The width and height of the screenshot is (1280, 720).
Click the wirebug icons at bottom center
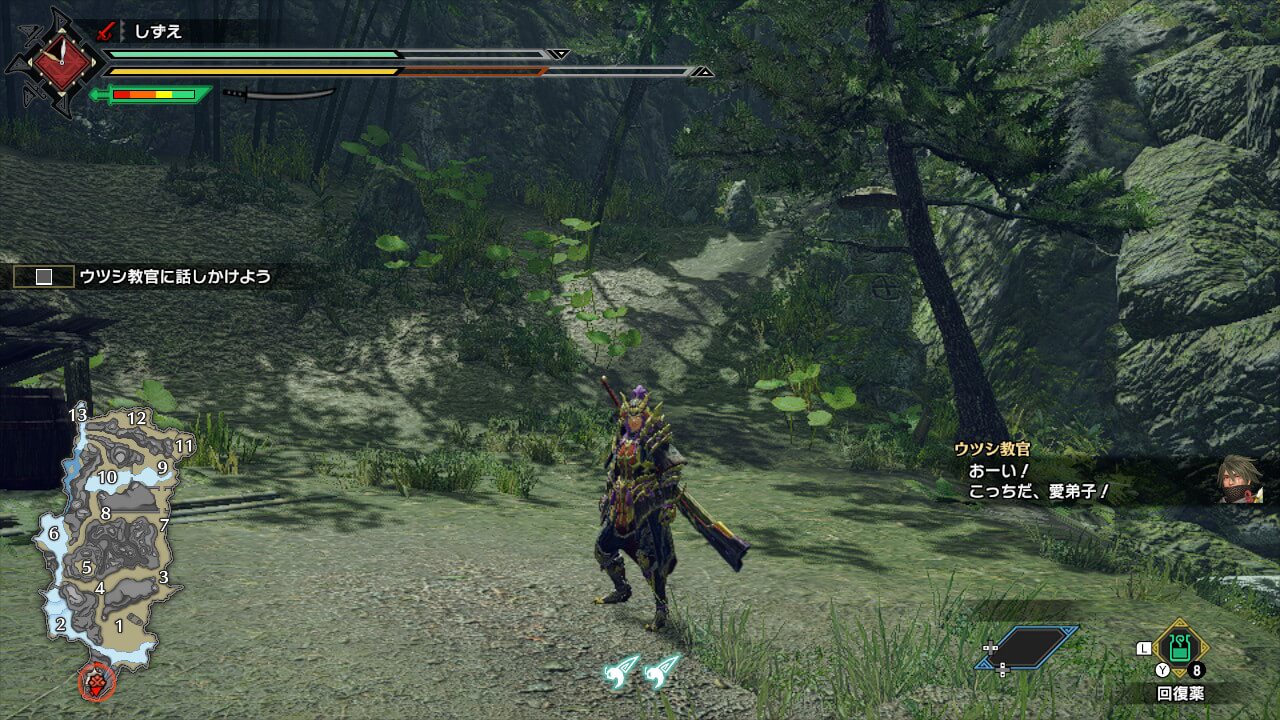[641, 671]
